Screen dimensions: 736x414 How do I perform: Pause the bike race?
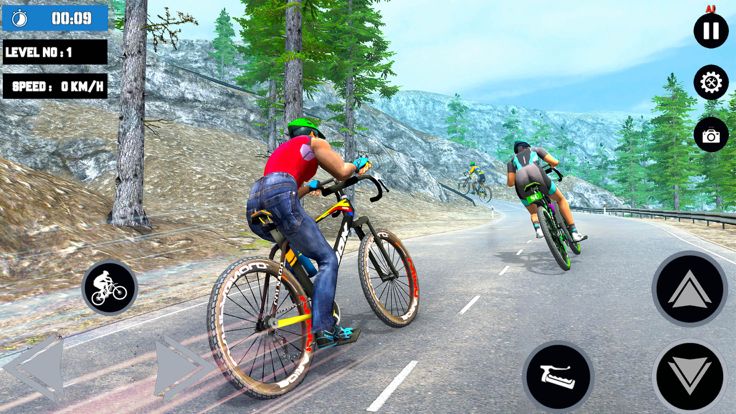[711, 30]
